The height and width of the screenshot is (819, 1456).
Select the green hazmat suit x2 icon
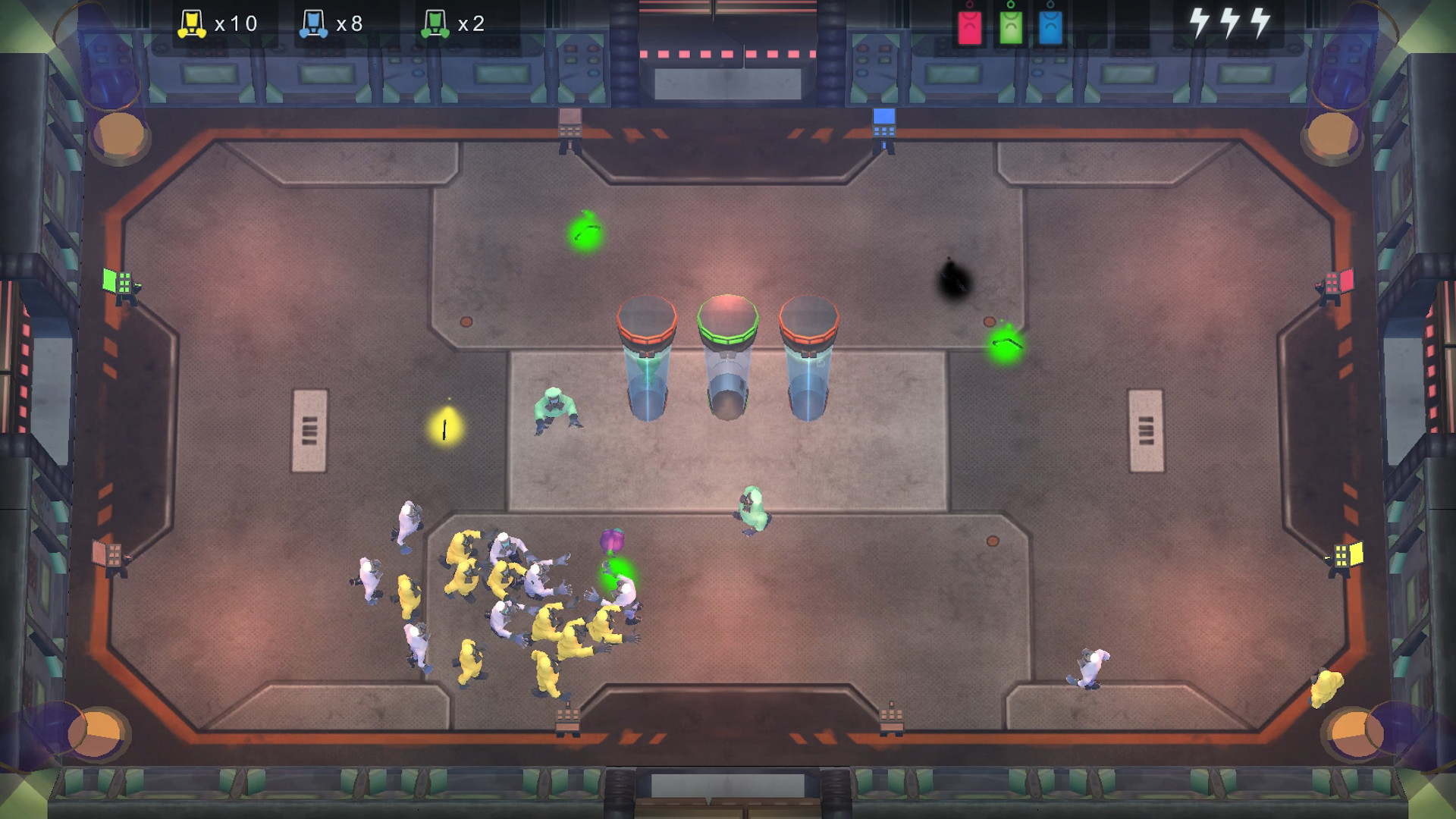tap(434, 23)
